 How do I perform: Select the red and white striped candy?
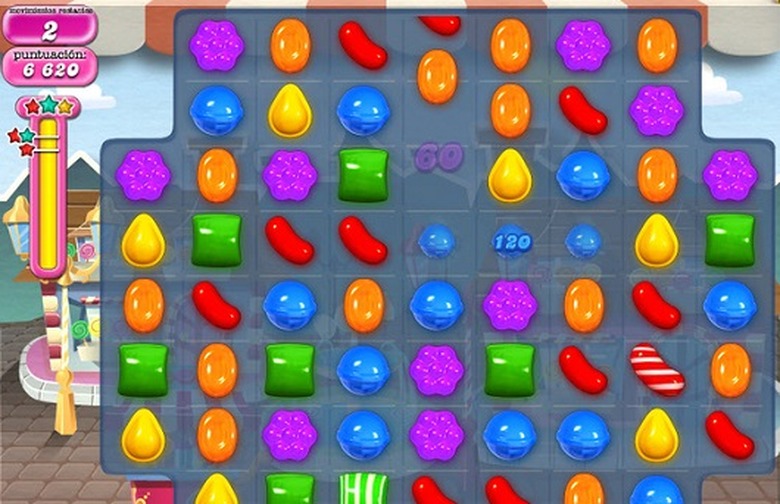tap(657, 369)
